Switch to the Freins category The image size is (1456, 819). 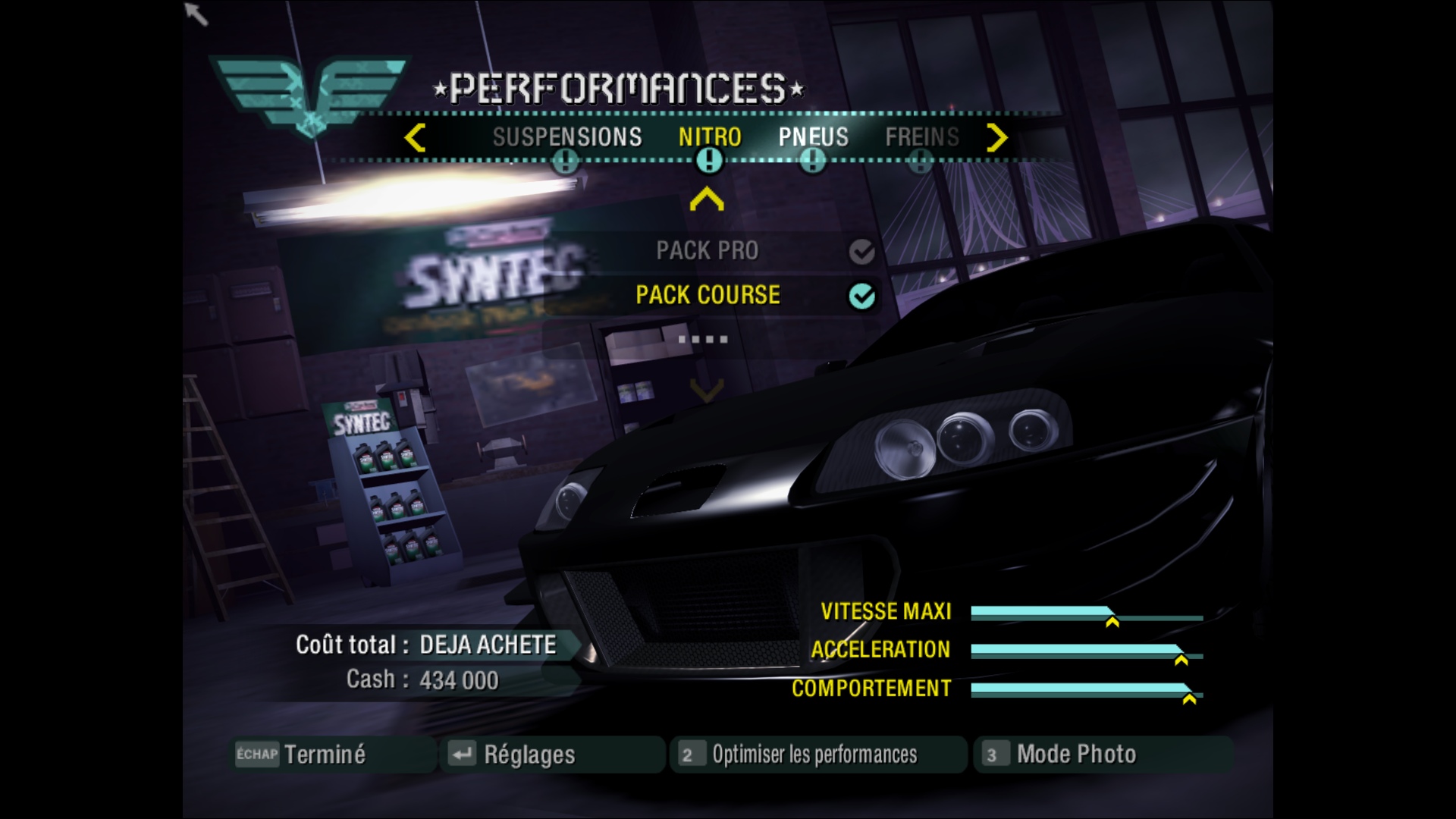tap(921, 137)
